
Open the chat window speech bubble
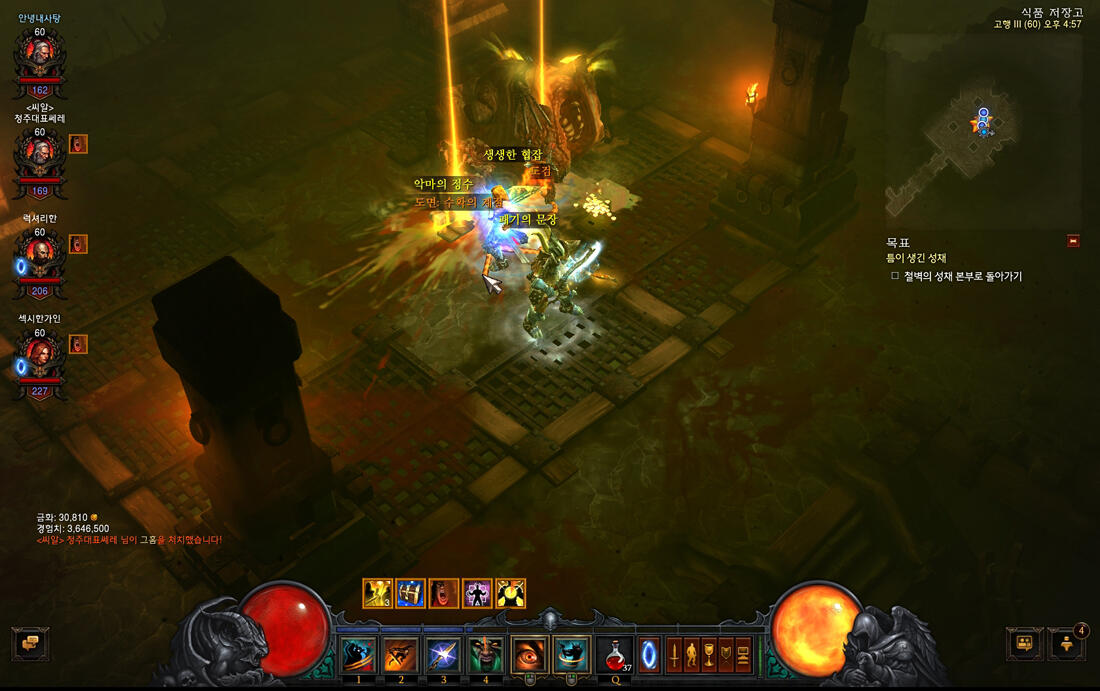click(29, 643)
